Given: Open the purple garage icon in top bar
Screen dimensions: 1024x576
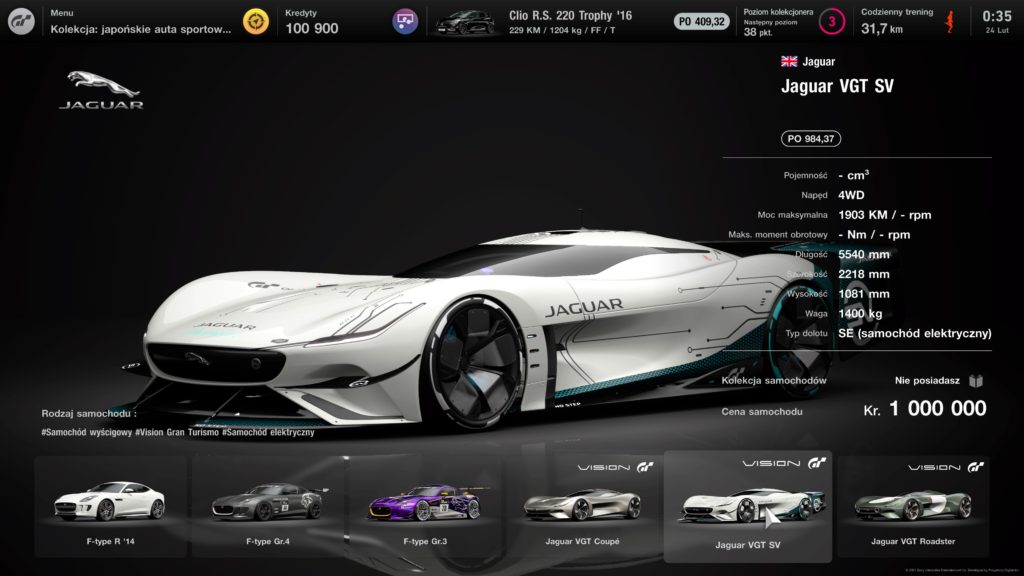Looking at the screenshot, I should click(405, 21).
